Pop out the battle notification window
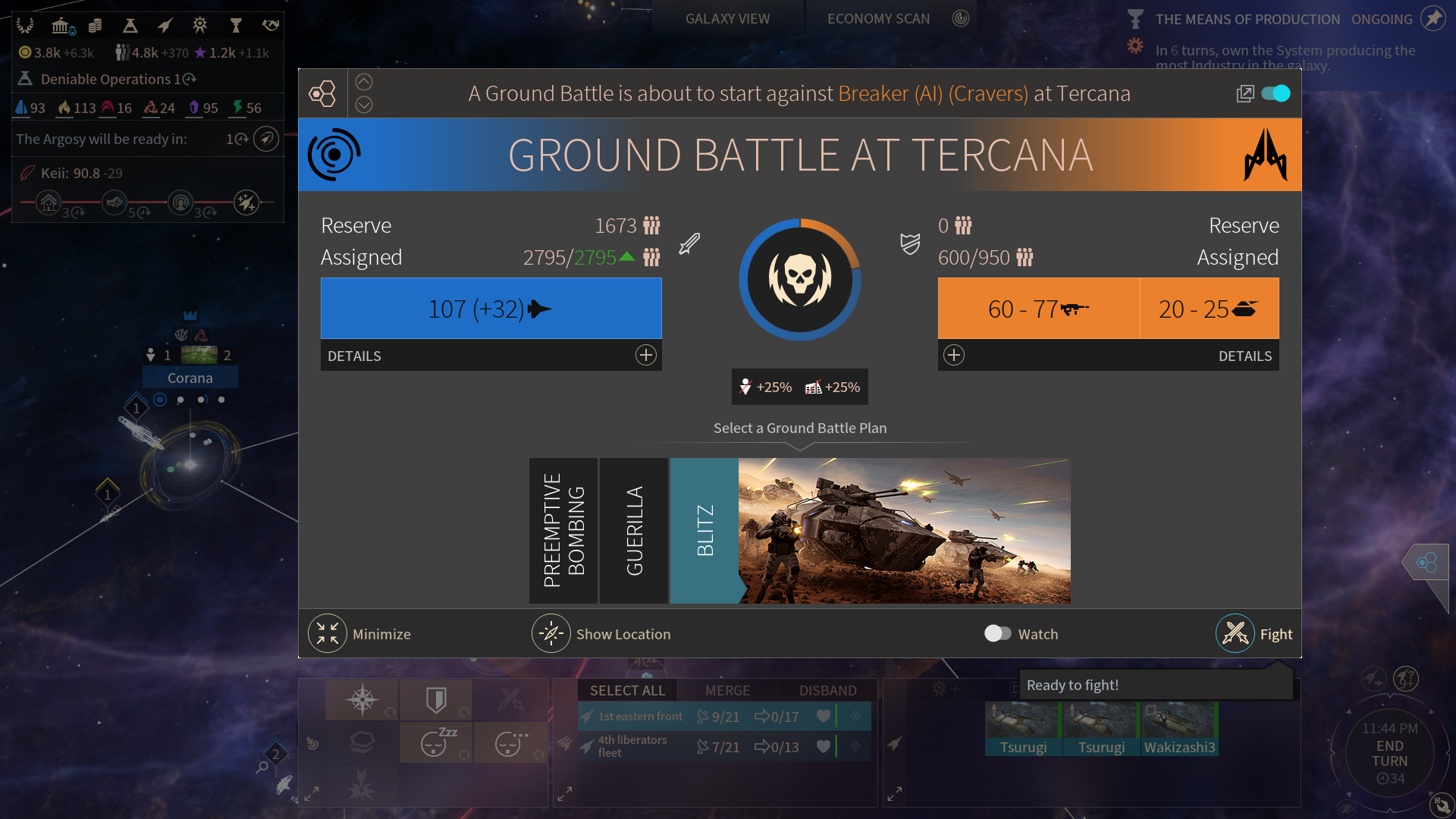1456x819 pixels. coord(1244,93)
